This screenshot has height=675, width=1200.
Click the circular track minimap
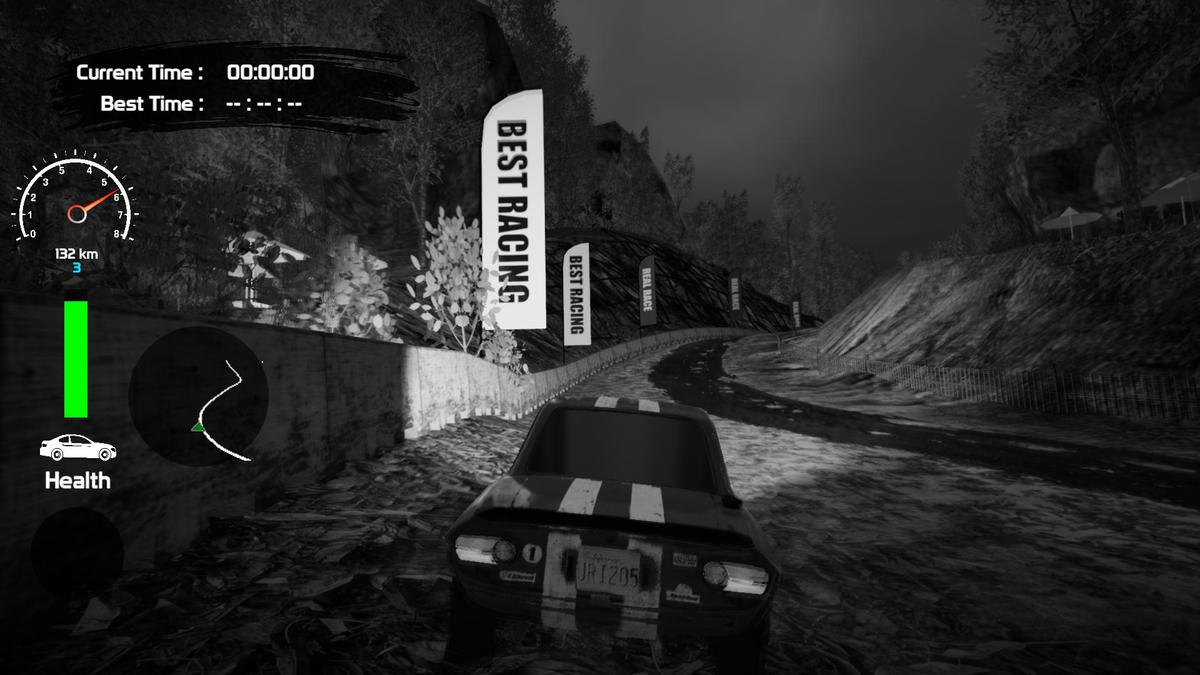pos(198,397)
